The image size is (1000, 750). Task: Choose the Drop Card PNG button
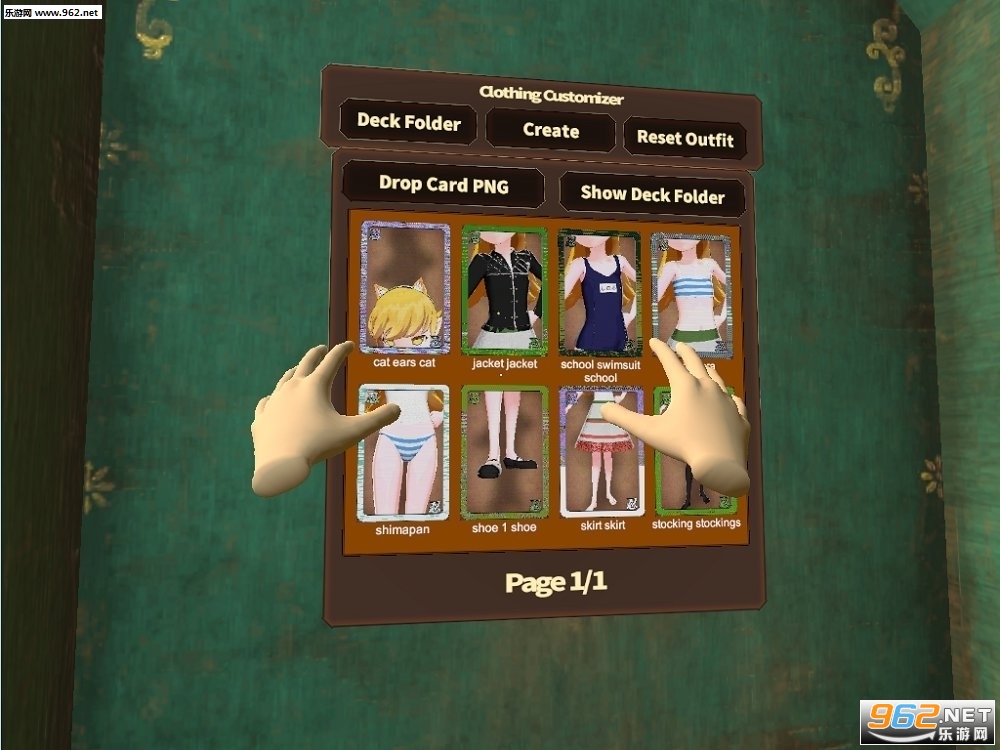click(x=443, y=185)
